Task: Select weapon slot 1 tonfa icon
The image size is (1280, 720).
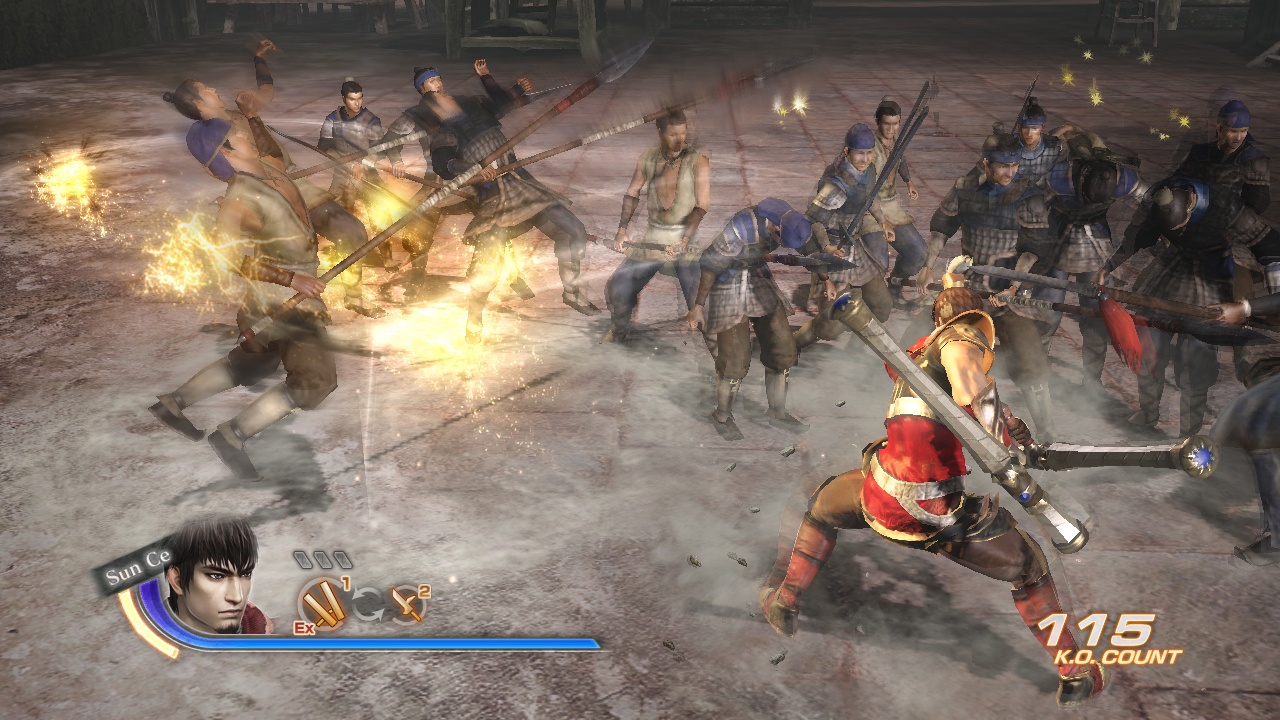Action: pyautogui.click(x=323, y=604)
